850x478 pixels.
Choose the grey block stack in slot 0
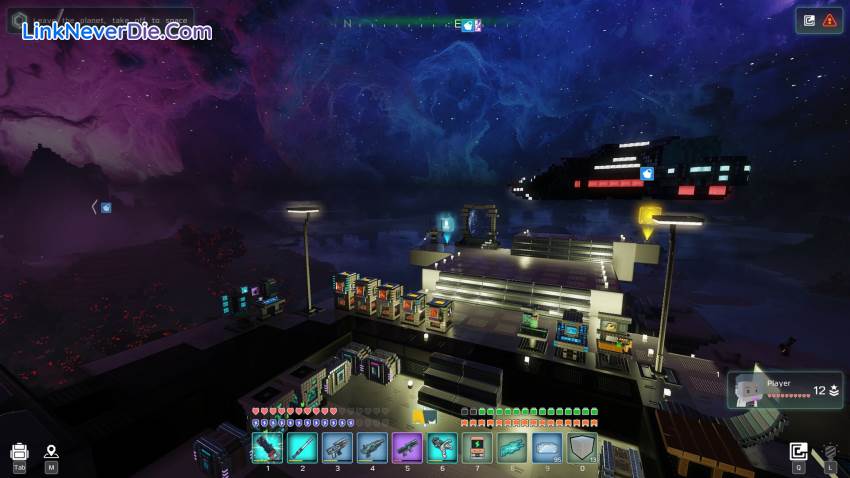582,447
